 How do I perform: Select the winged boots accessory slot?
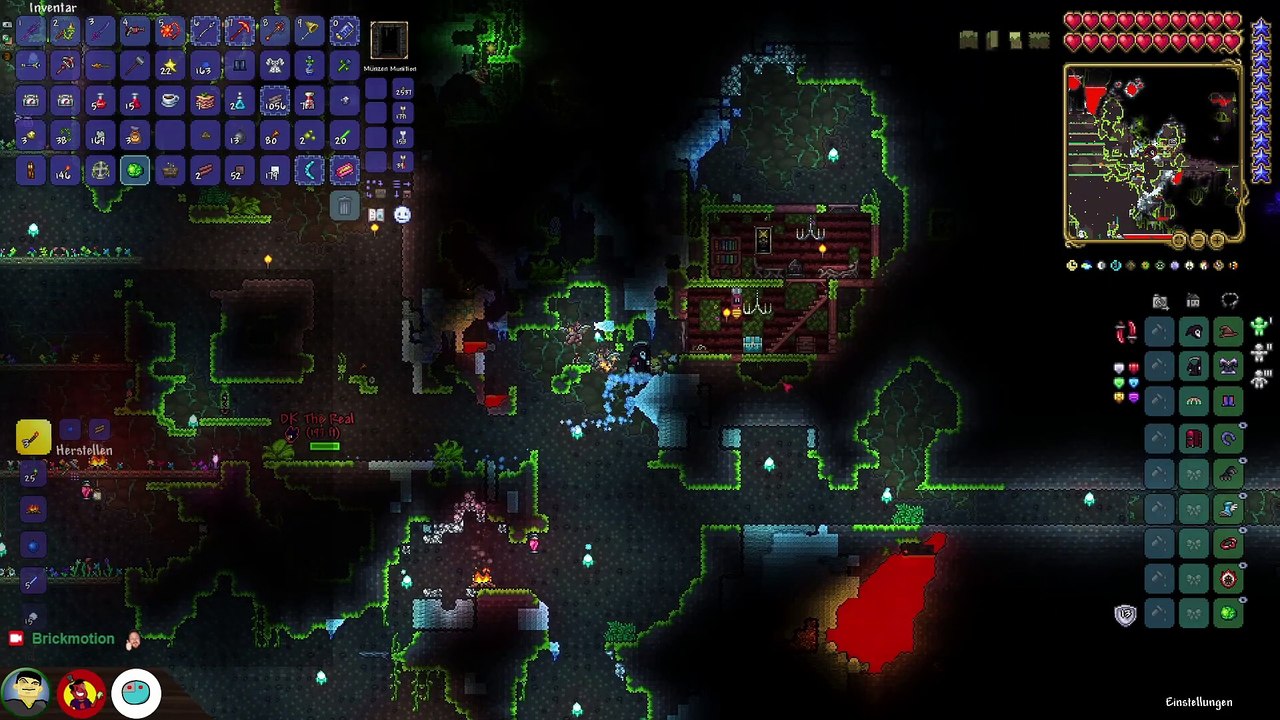[x=1228, y=509]
